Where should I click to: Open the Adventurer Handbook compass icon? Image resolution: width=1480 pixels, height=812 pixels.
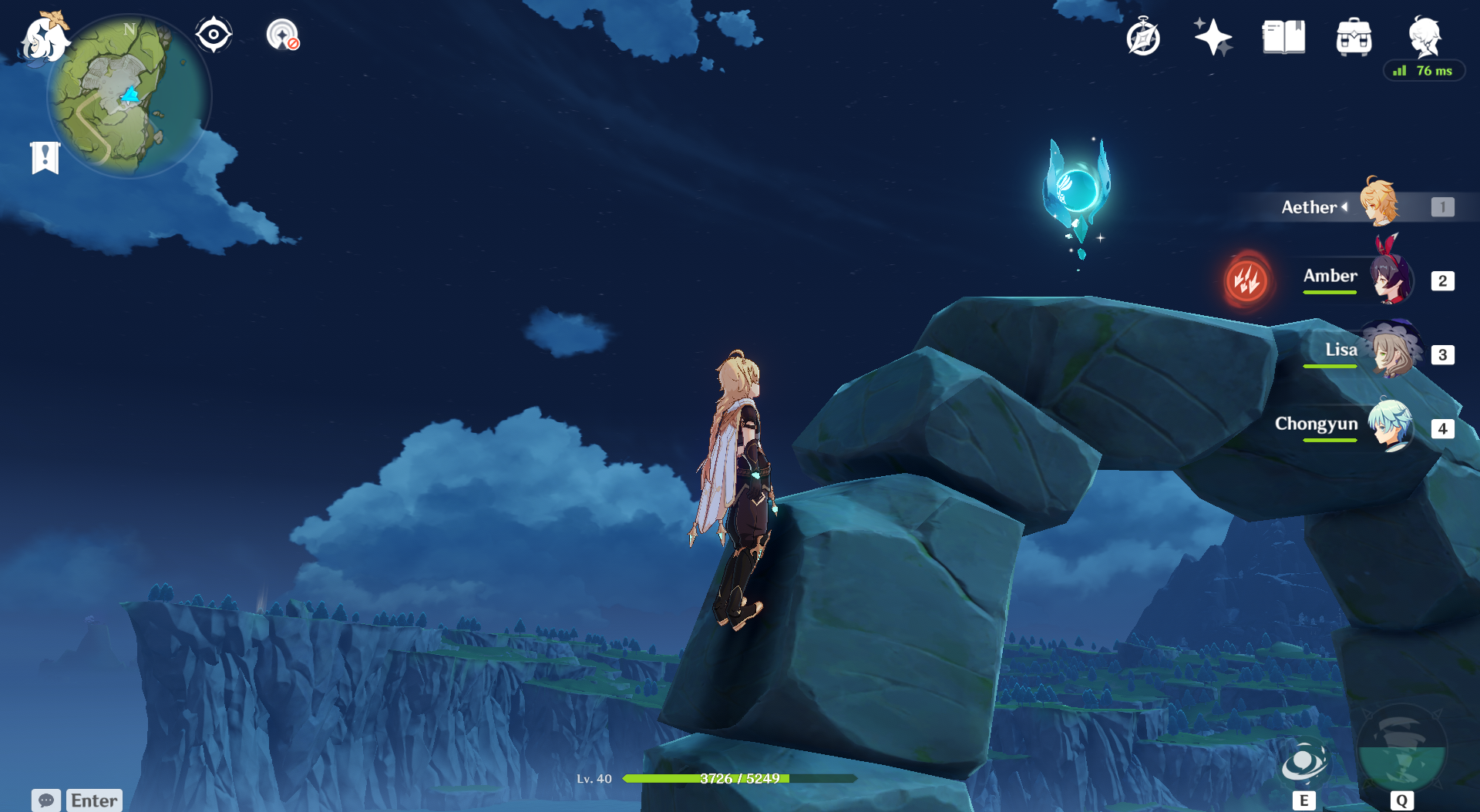(x=1143, y=38)
